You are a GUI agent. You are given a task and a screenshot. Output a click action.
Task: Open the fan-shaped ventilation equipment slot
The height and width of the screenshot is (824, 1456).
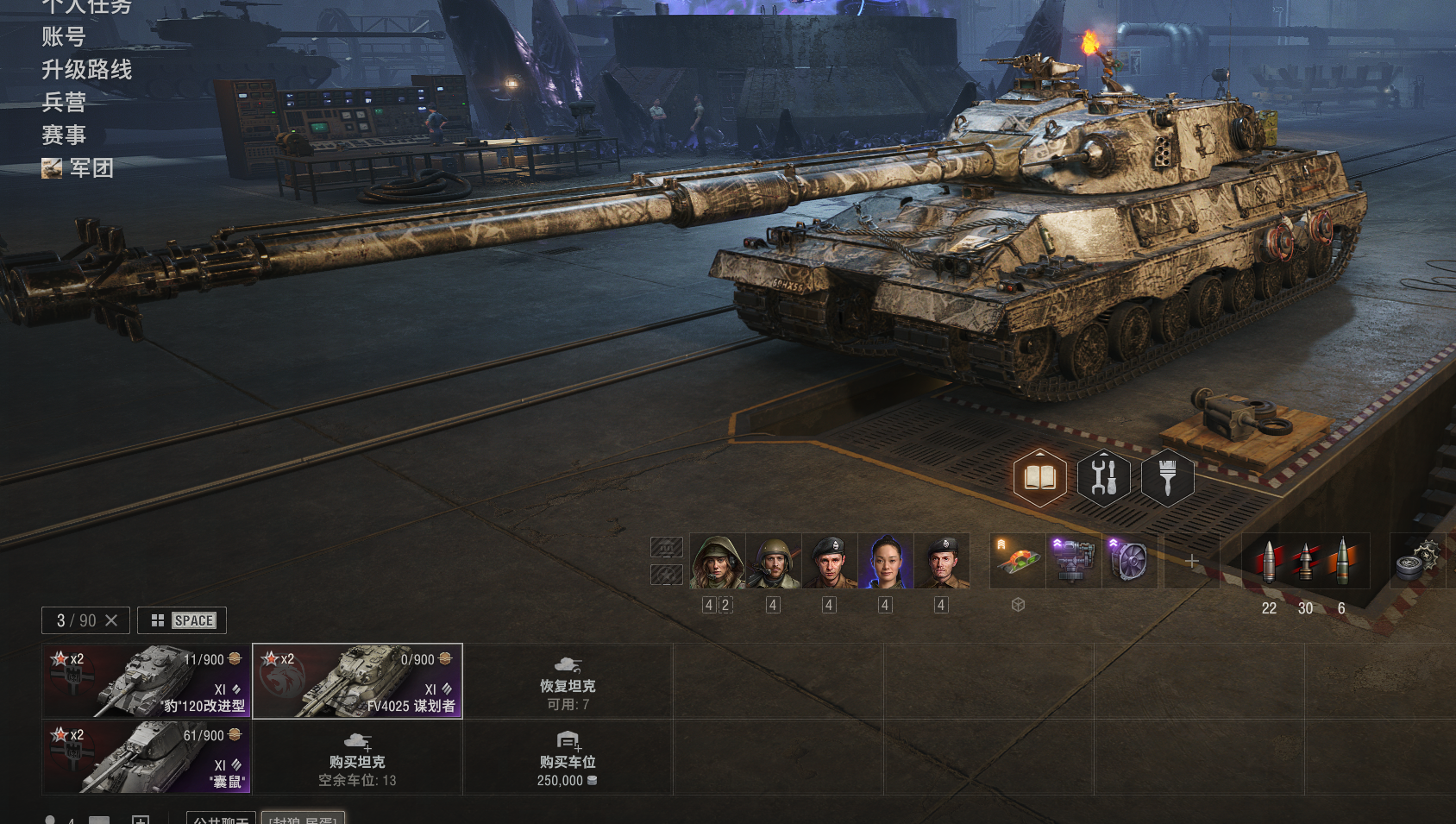click(1128, 562)
